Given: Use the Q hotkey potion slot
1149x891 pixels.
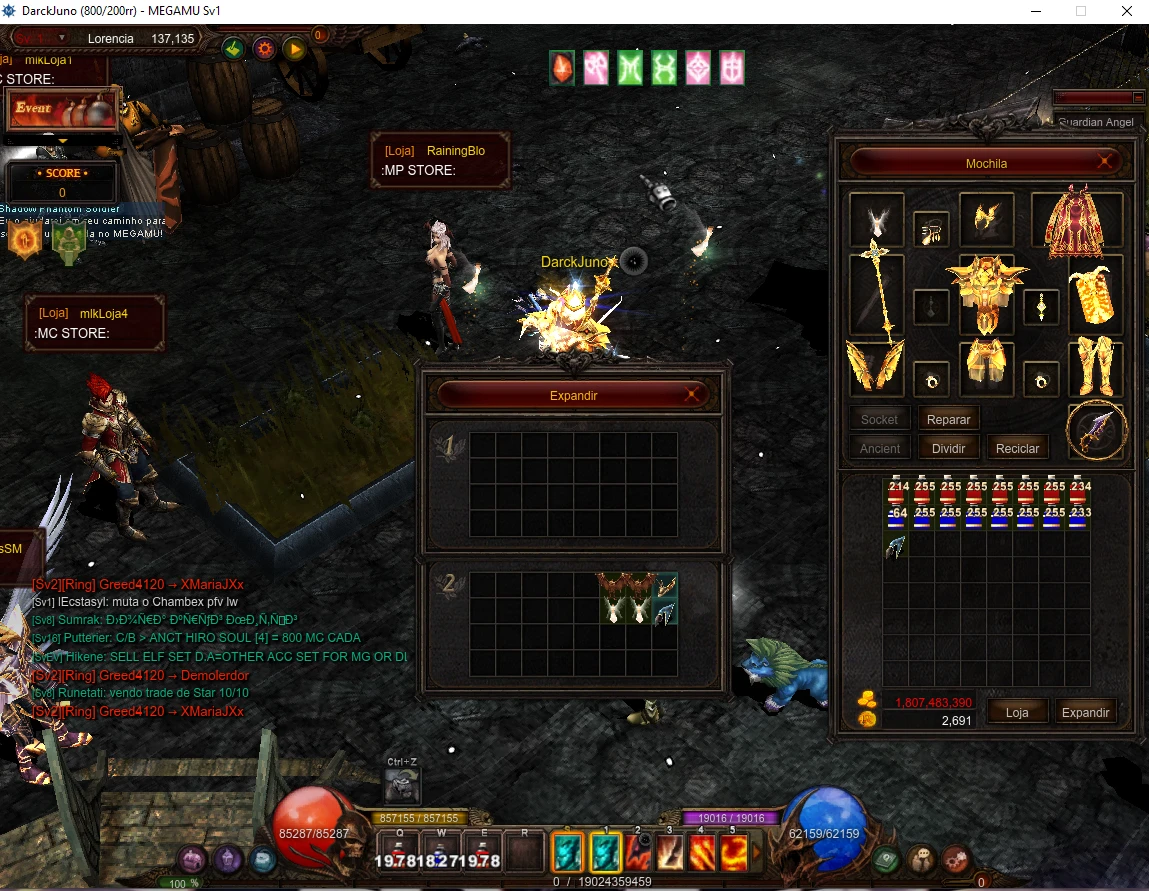Looking at the screenshot, I should click(x=400, y=853).
